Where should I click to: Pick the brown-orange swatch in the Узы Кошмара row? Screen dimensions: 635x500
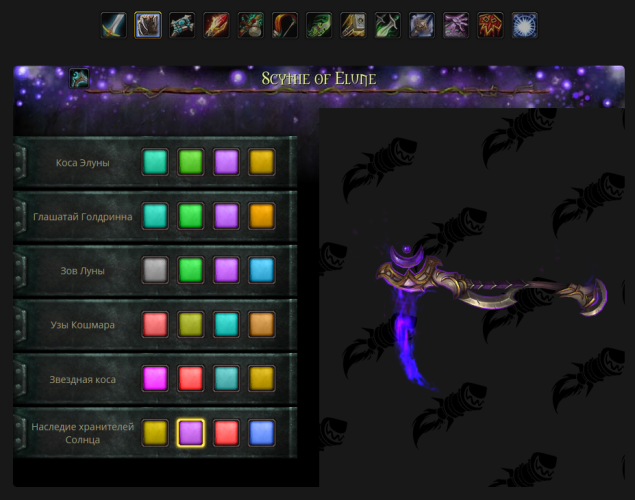(262, 324)
